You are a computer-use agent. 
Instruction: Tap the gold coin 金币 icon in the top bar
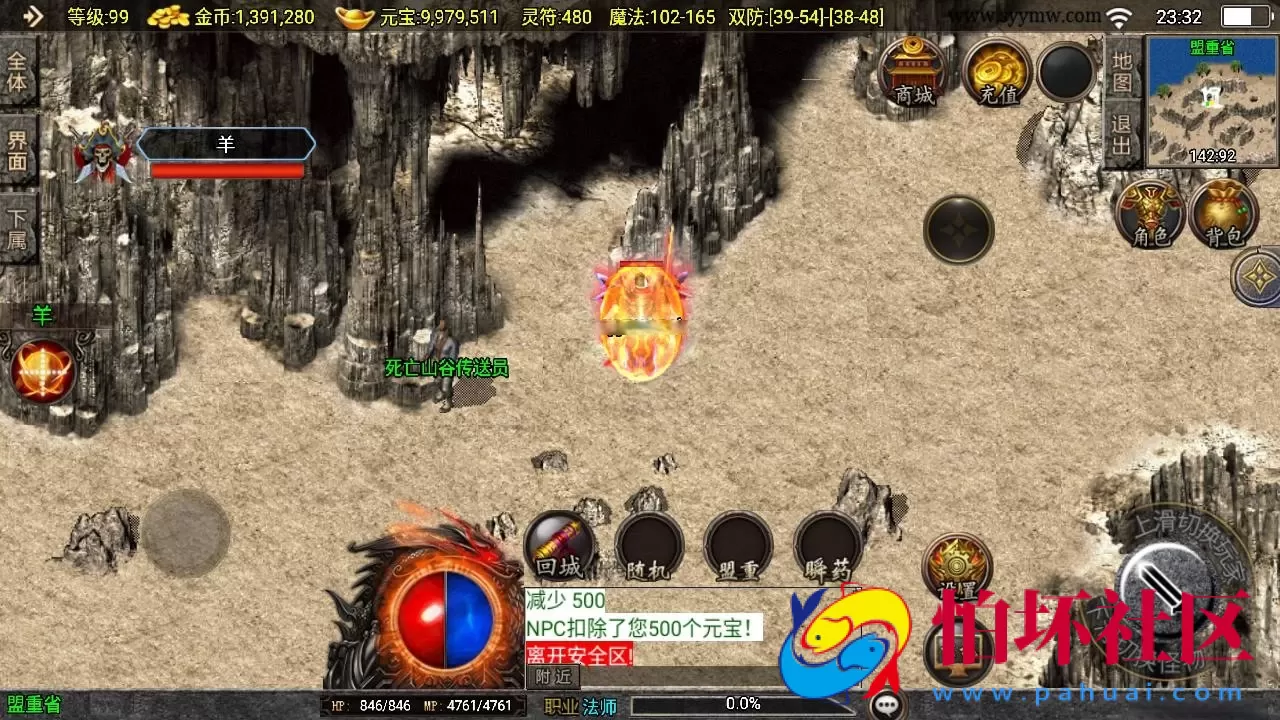(168, 16)
